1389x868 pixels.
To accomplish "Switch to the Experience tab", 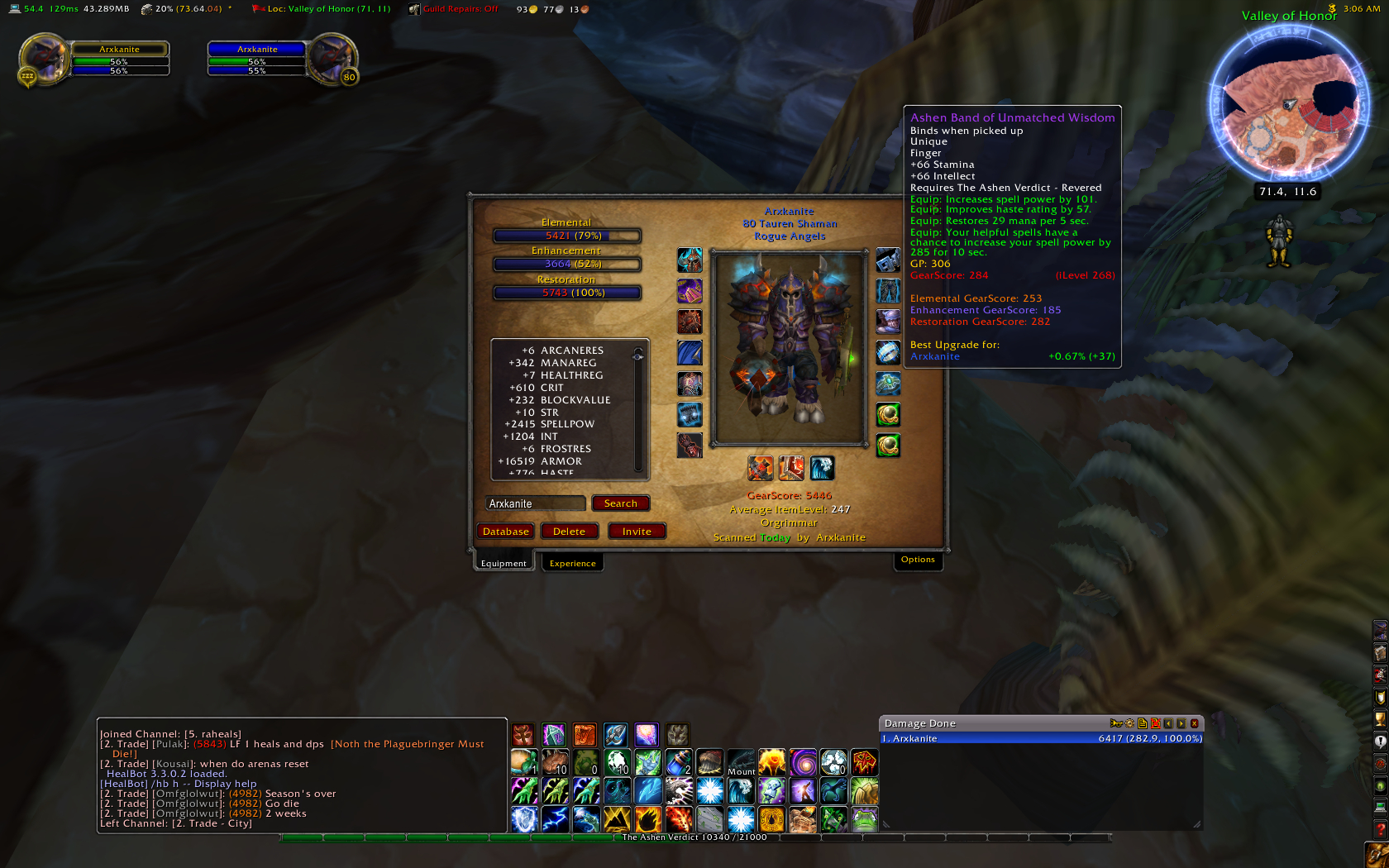I will 572,562.
